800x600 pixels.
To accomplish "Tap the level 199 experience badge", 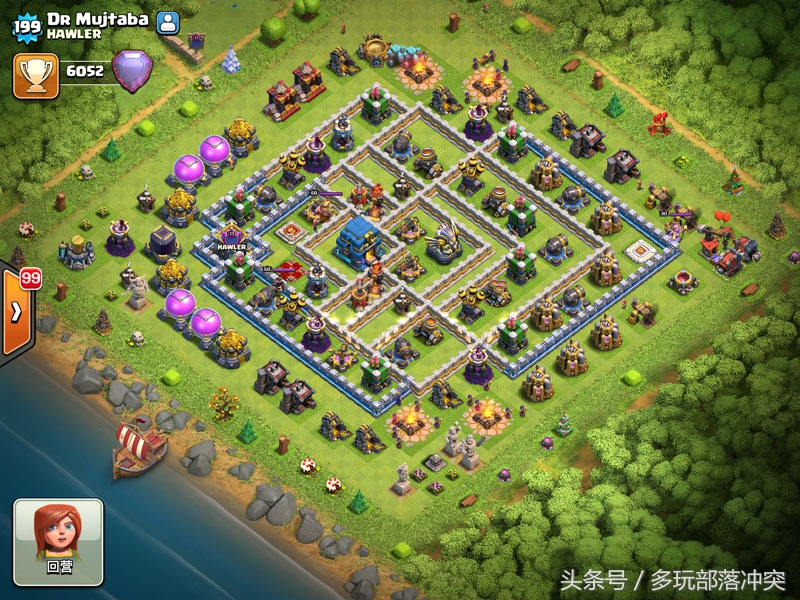I will point(25,26).
